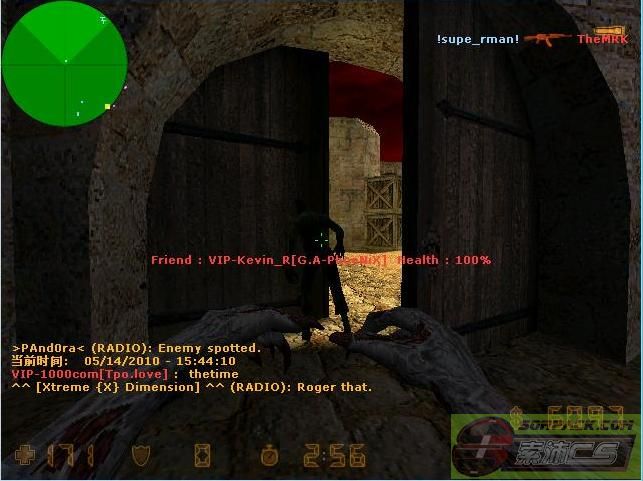
Task: Click the round timer stopwatch icon
Action: point(270,455)
